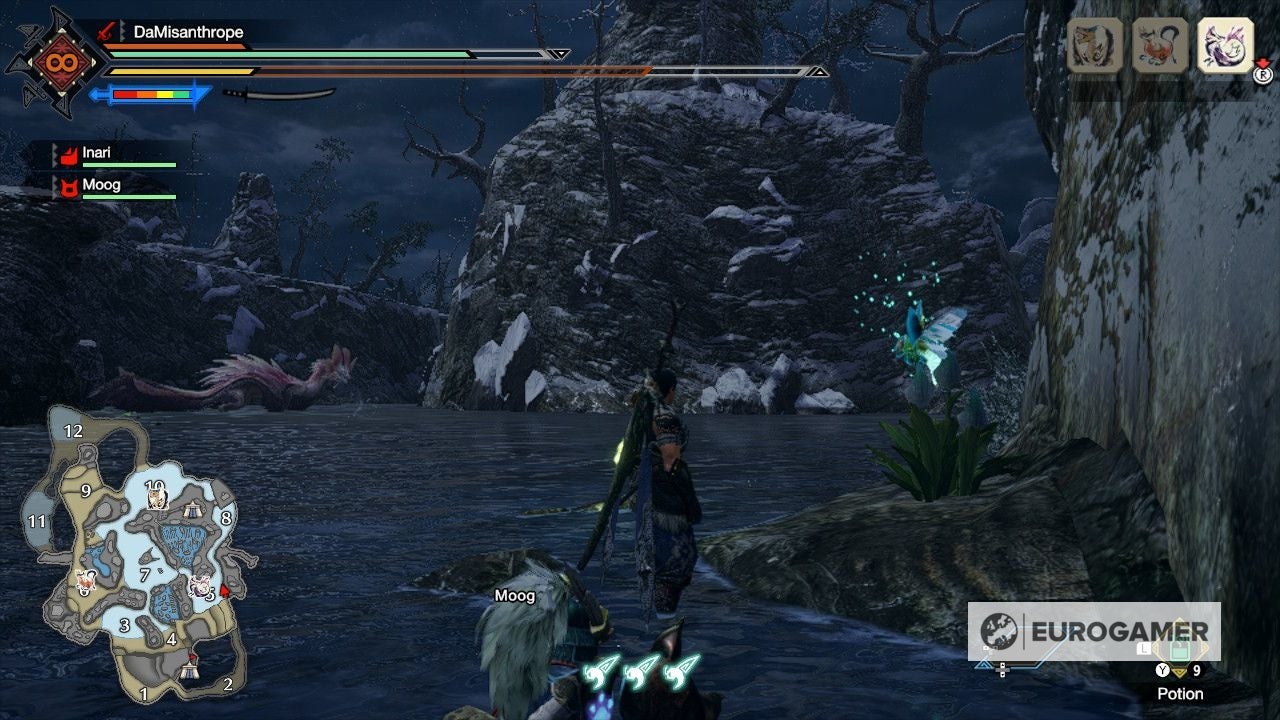Screen dimensions: 1280x720
Task: Open the item bar dropdown arrow
Action: 1180,671
